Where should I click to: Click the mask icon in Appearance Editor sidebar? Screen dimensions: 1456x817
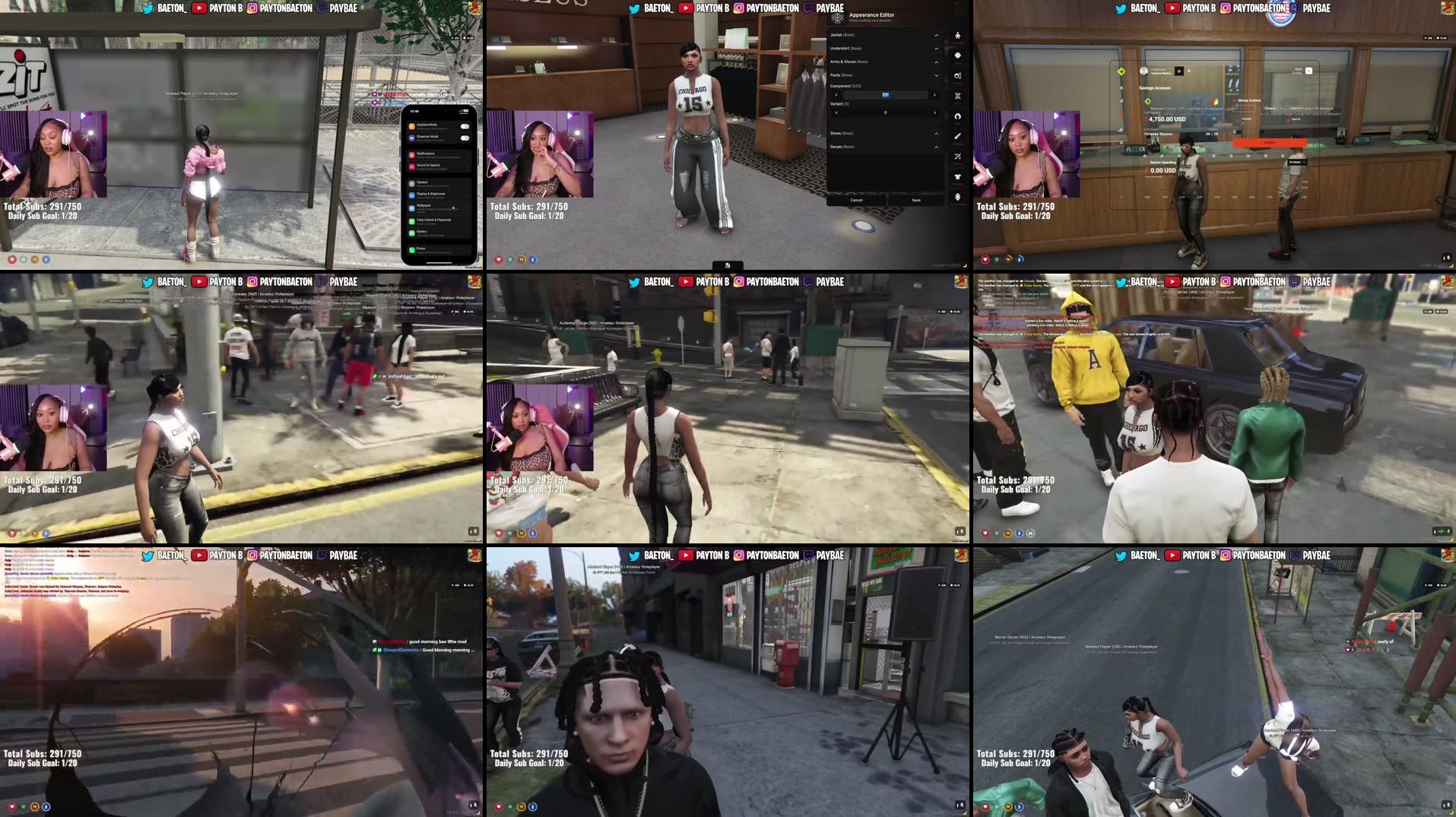(957, 55)
